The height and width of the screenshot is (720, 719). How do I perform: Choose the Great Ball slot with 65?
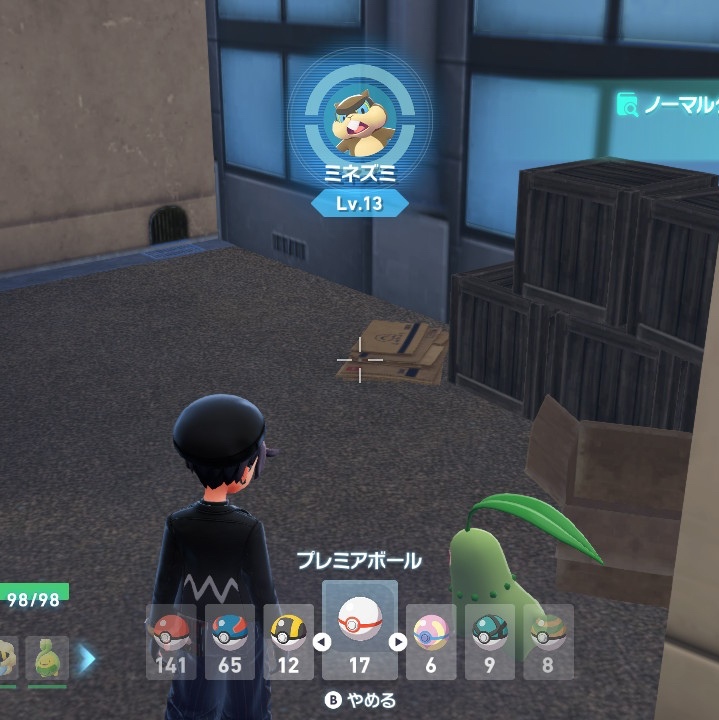[230, 641]
